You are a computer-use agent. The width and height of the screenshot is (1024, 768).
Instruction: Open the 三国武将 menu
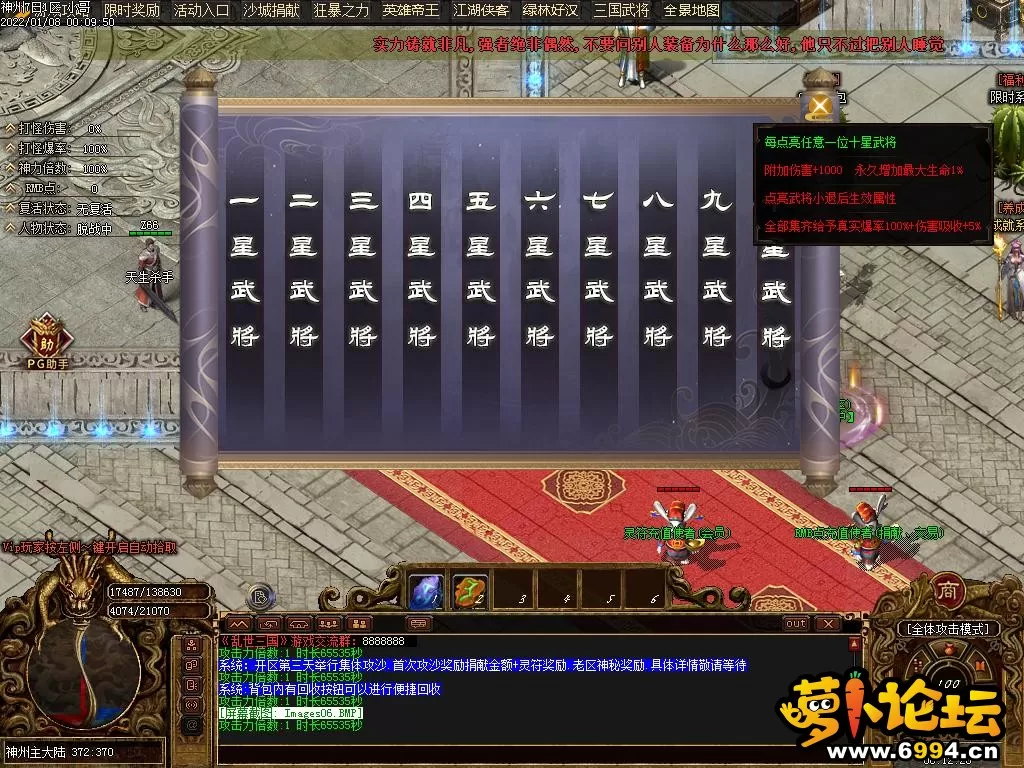621,11
